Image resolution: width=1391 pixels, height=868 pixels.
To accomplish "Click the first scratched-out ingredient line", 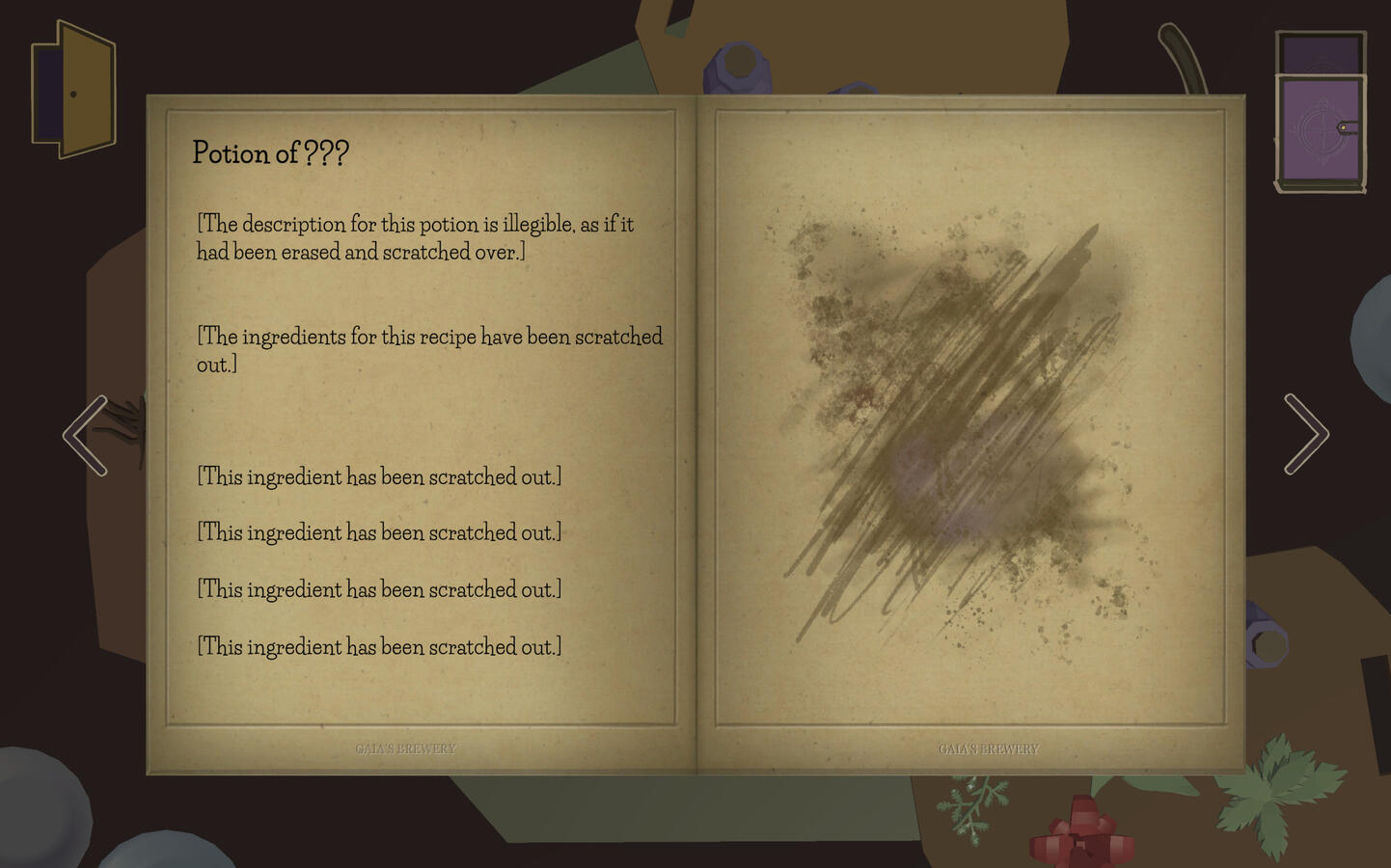I will [378, 475].
